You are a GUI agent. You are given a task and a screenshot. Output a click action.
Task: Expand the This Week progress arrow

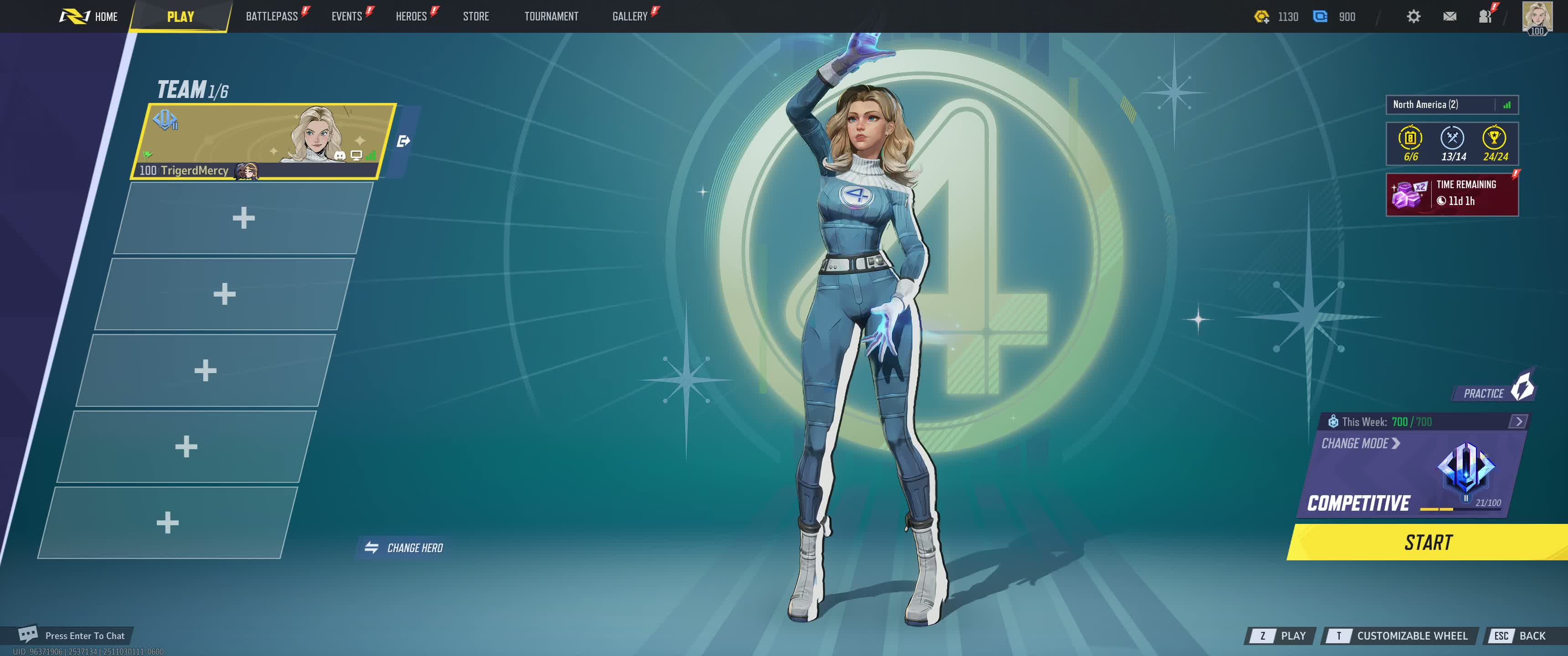coord(1518,421)
